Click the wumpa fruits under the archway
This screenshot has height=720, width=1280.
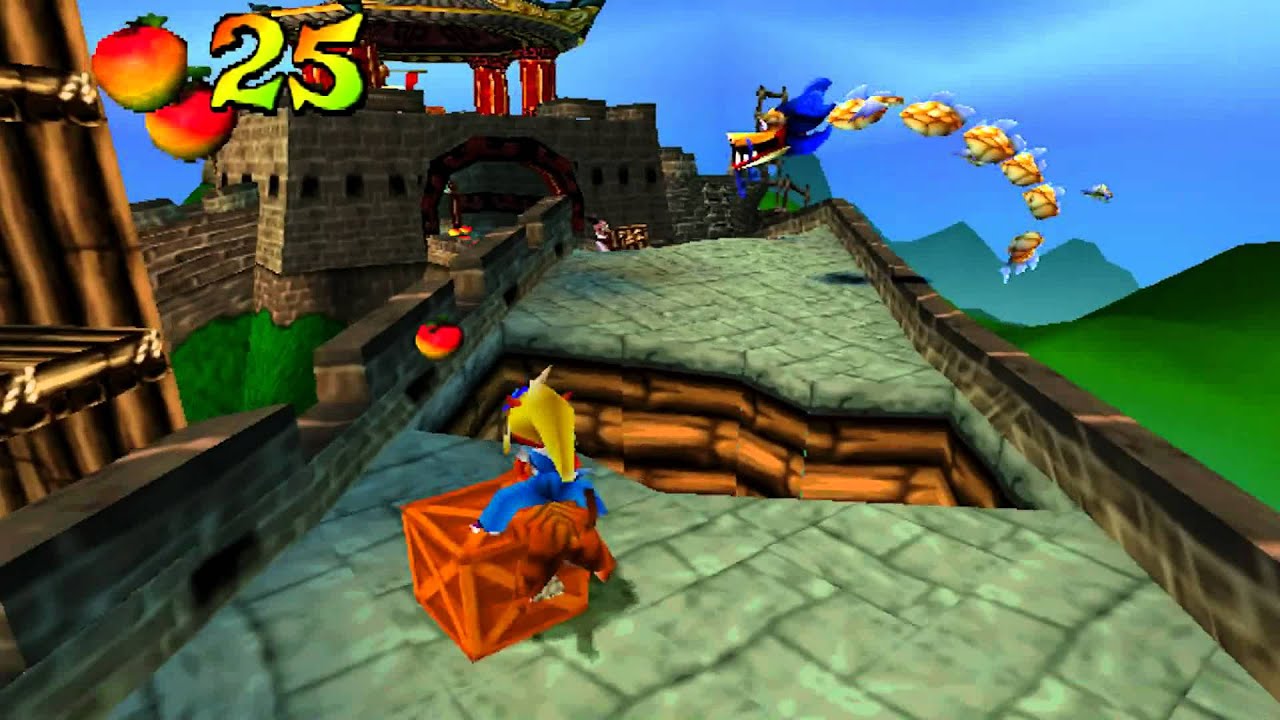tap(463, 232)
